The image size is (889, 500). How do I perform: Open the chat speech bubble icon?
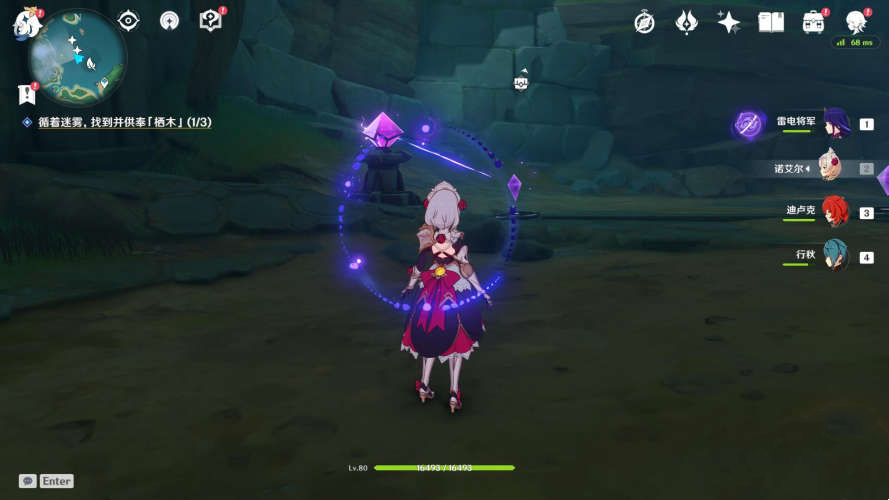[28, 481]
